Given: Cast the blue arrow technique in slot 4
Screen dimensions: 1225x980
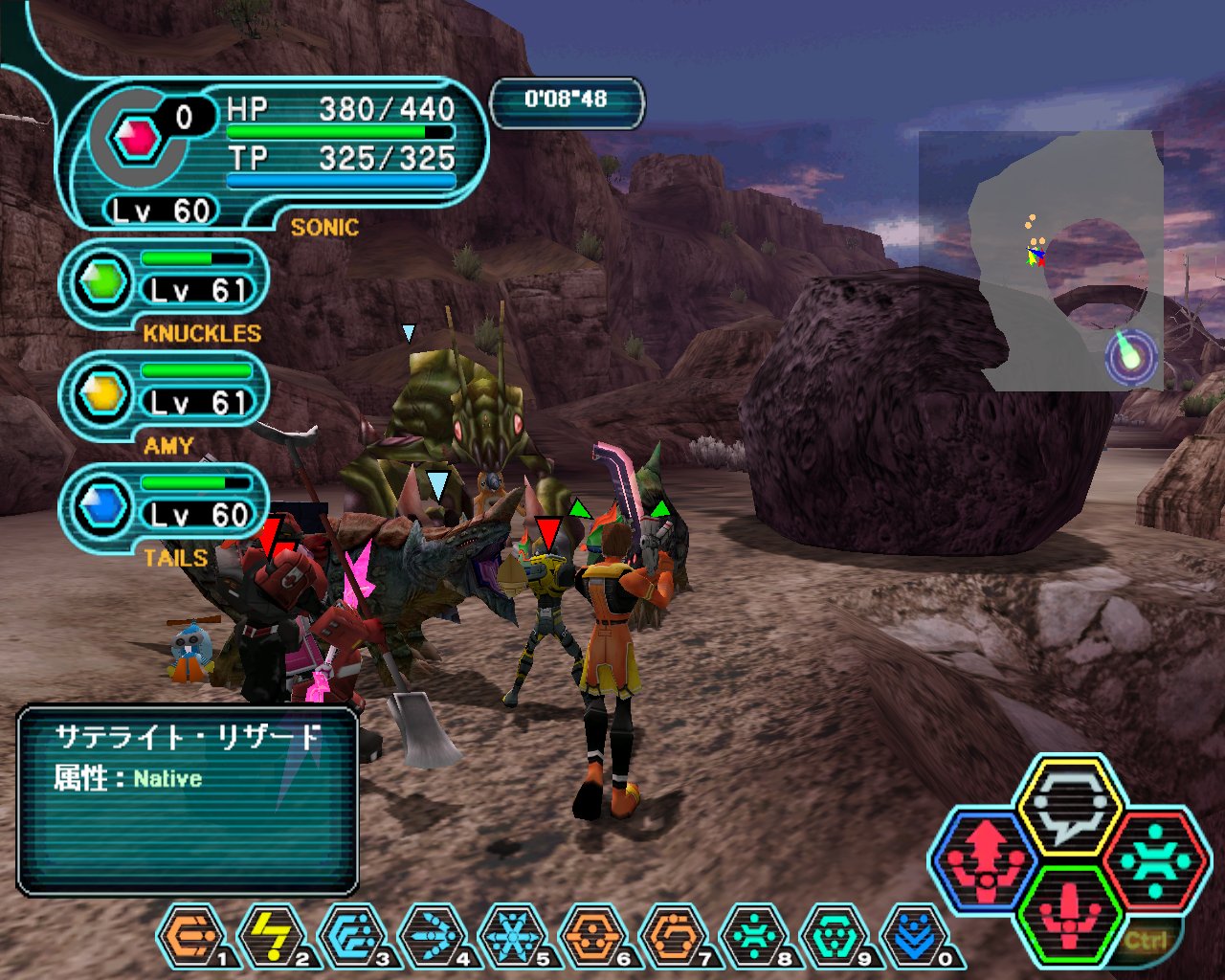Looking at the screenshot, I should [x=432, y=935].
